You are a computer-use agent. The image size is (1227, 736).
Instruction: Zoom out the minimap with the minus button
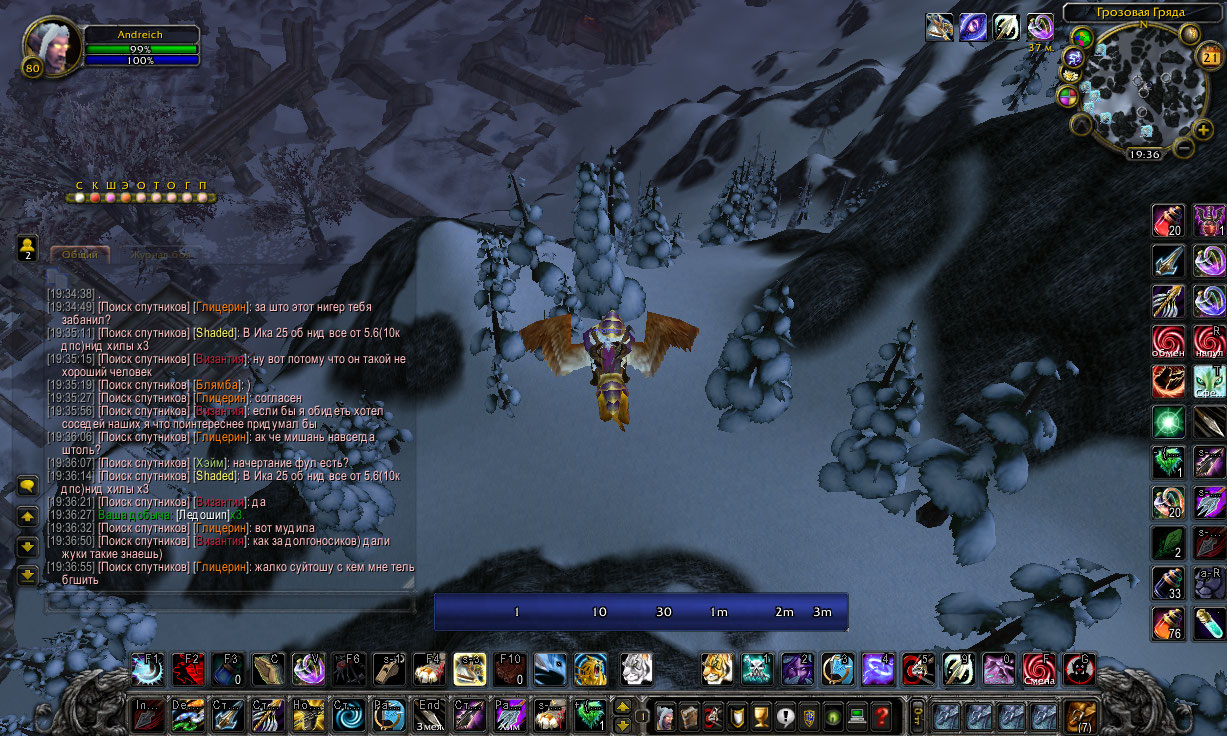pos(1183,148)
